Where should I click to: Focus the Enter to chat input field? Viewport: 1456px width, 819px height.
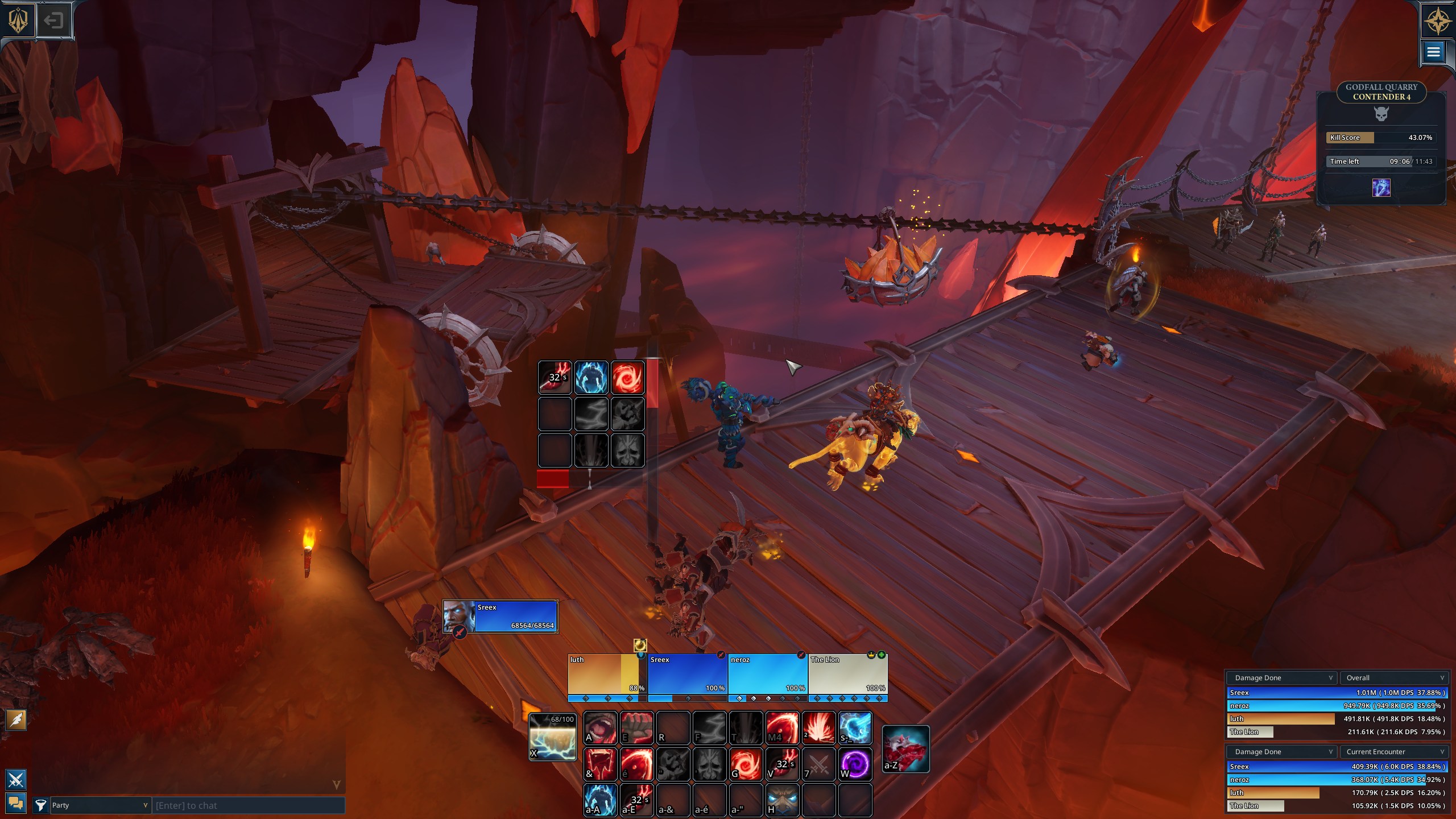tap(248, 805)
